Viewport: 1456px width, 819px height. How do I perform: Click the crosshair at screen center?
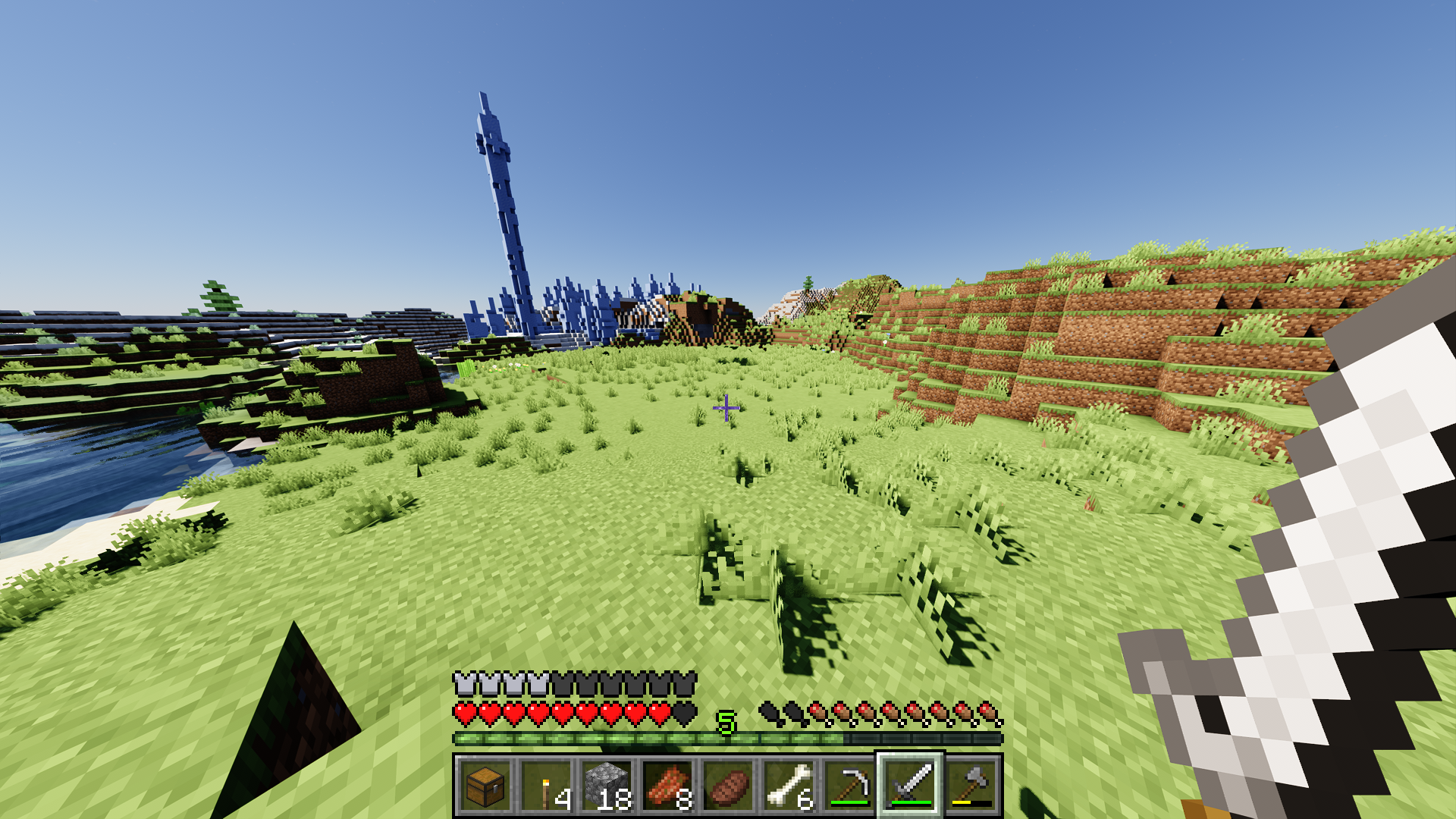[726, 408]
